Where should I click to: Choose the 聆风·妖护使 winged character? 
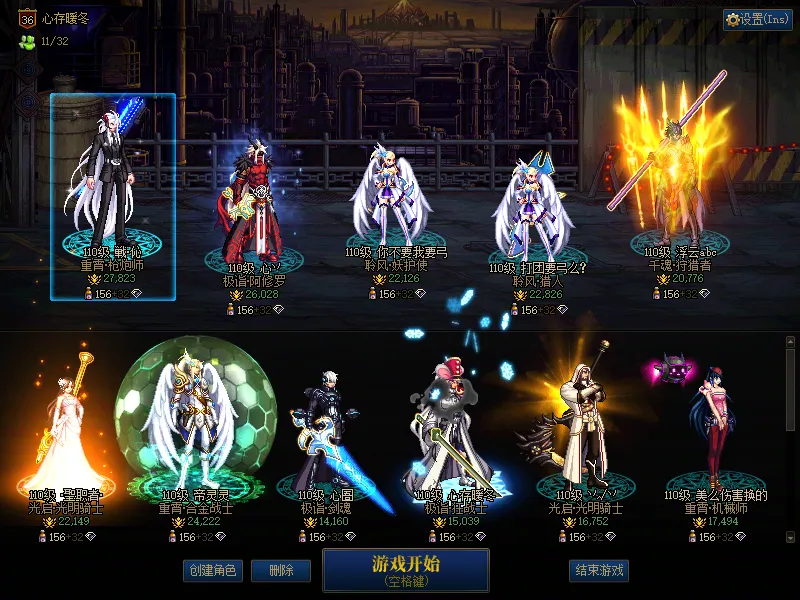pyautogui.click(x=390, y=200)
